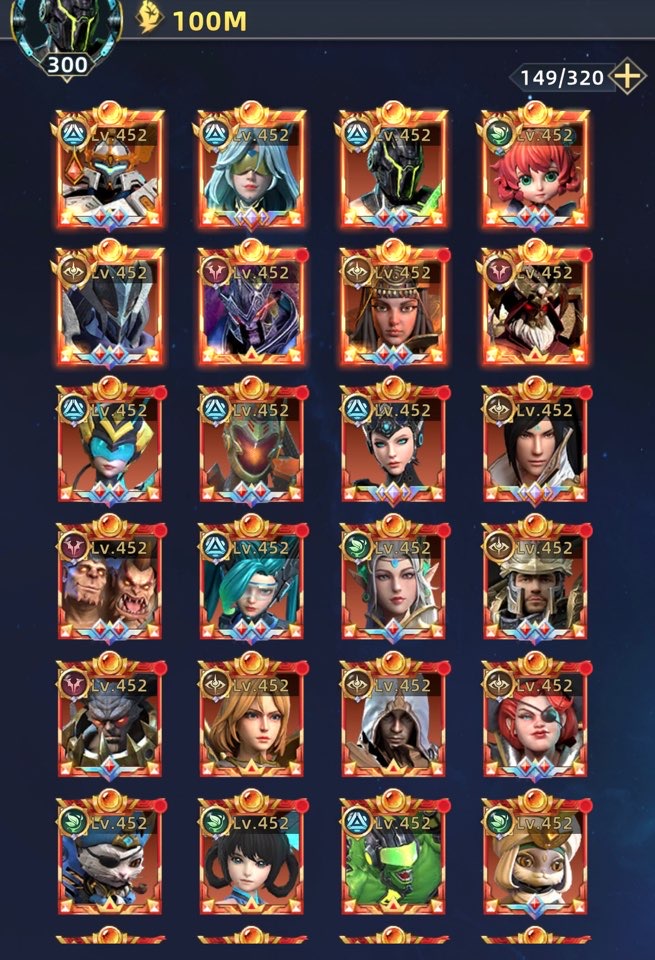Viewport: 655px width, 960px height.
Task: Open the player avatar profile
Action: (68, 30)
